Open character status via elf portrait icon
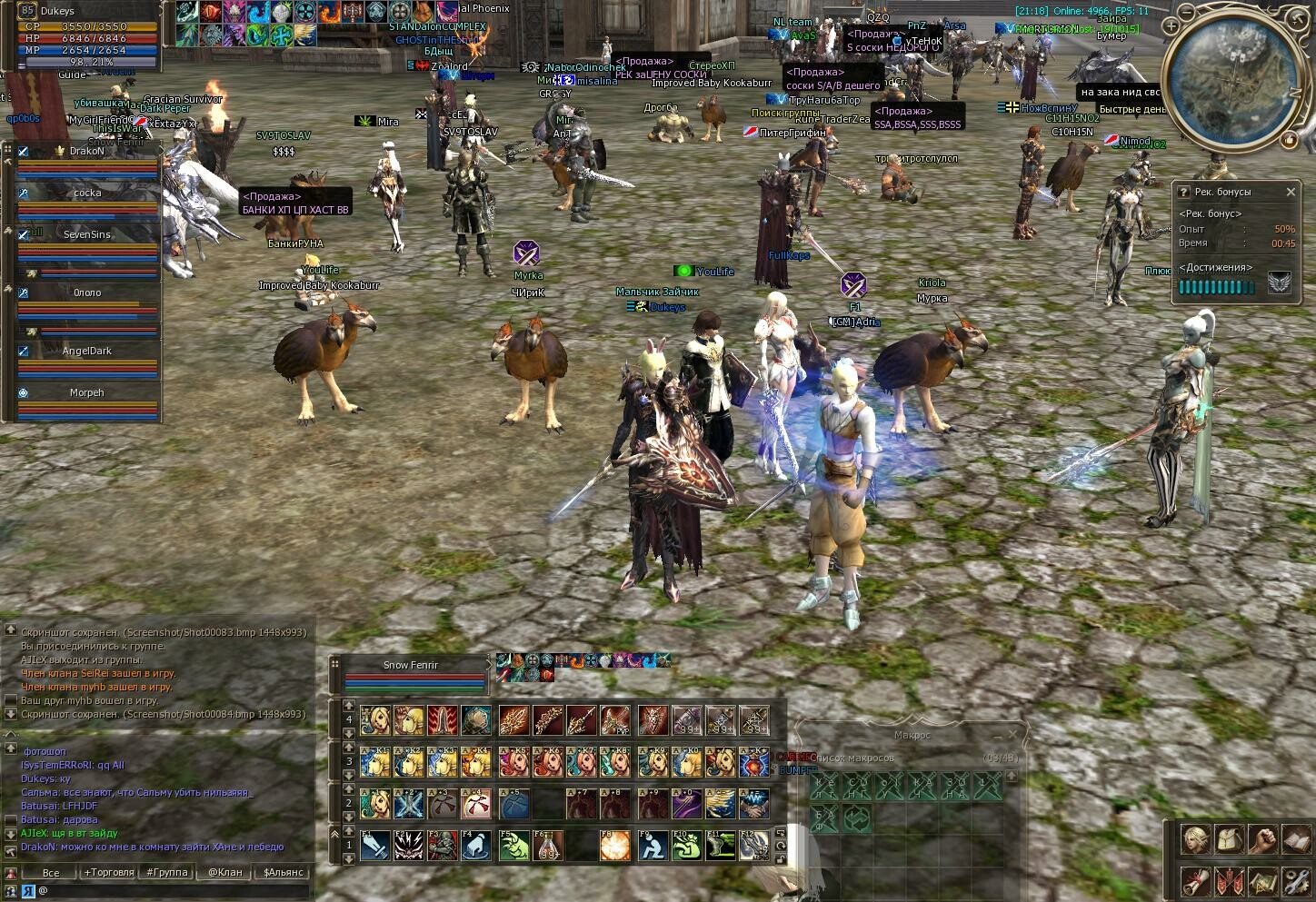The image size is (1316, 902). click(1194, 839)
